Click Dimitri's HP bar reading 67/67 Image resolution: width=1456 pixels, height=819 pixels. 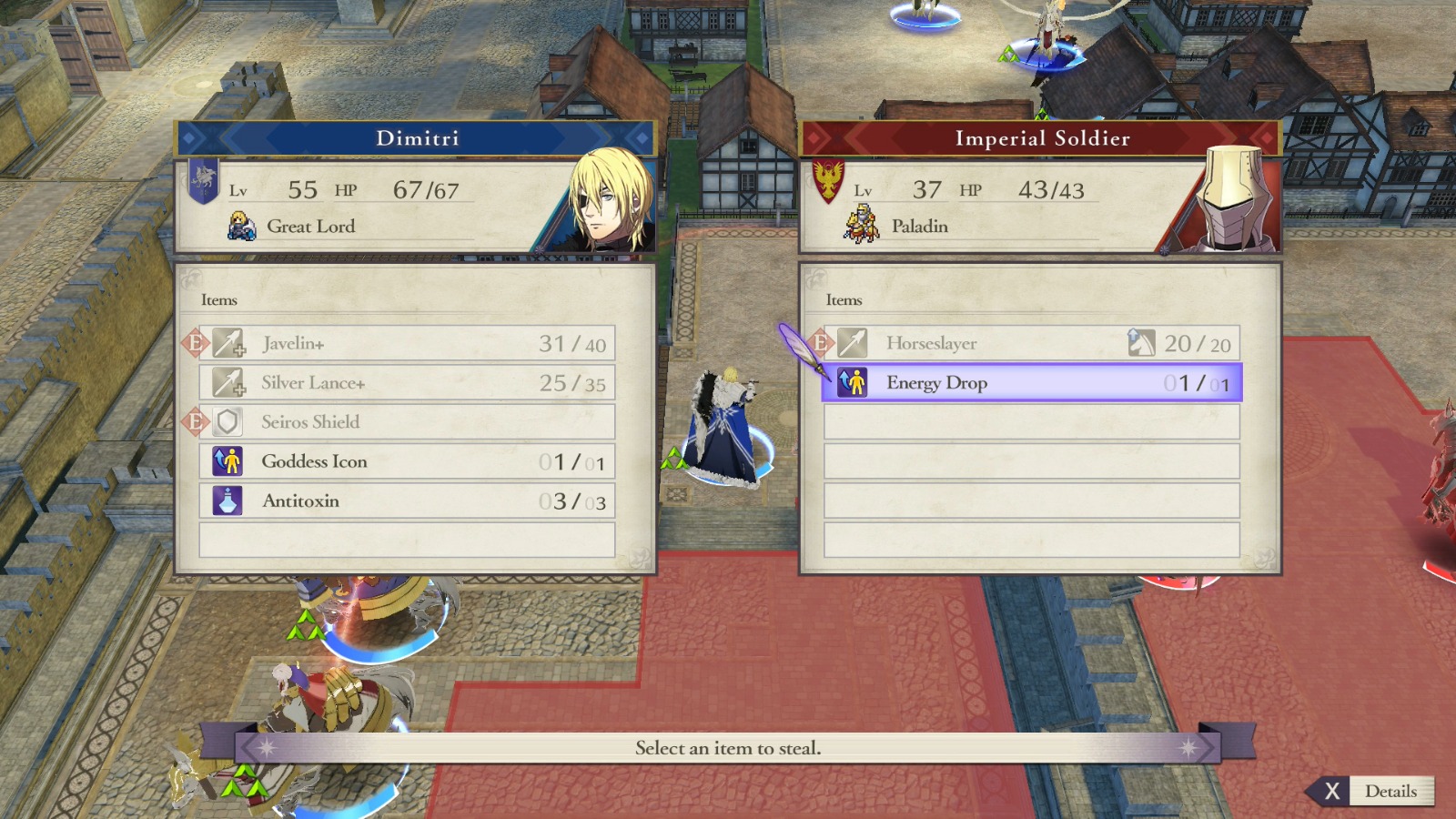pos(426,190)
